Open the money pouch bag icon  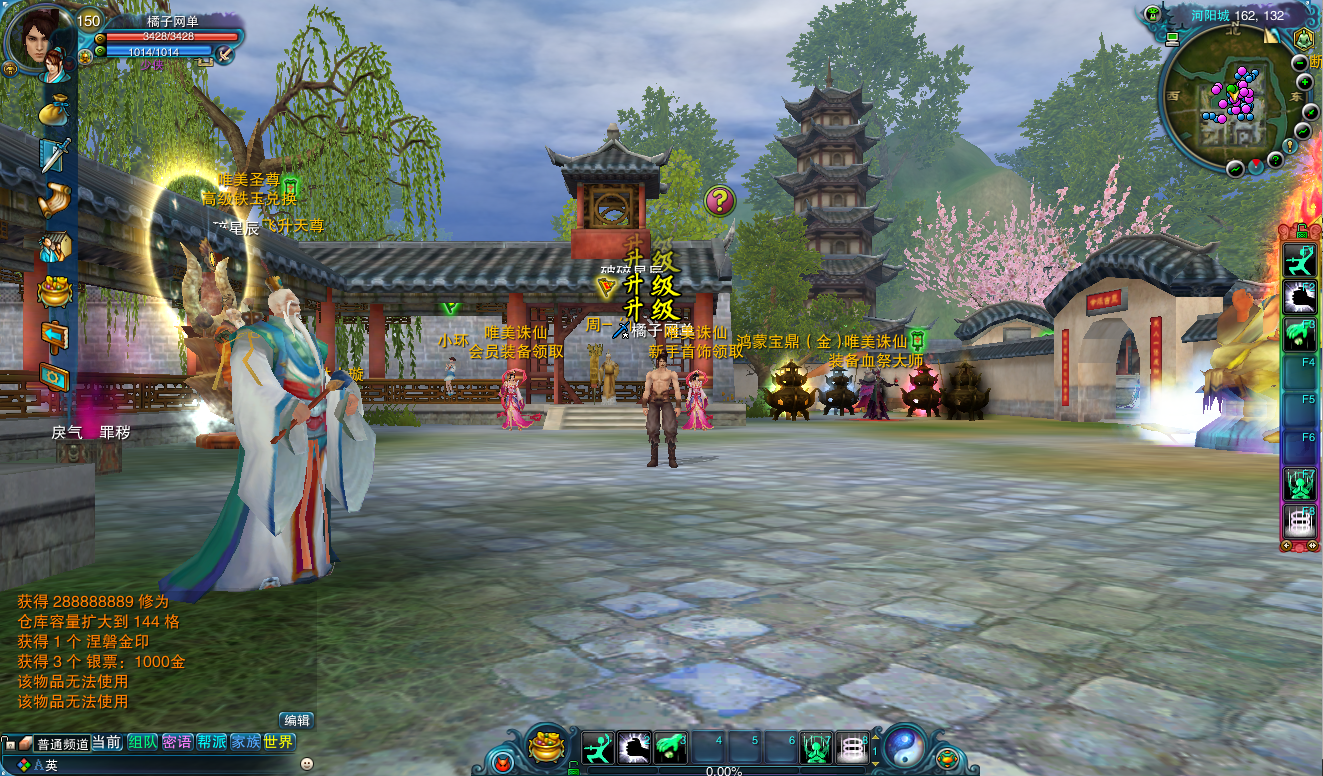(56, 112)
